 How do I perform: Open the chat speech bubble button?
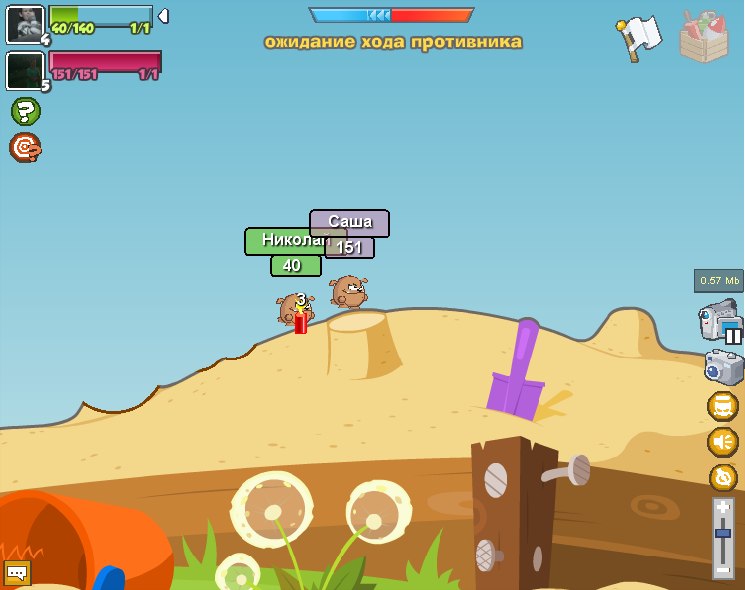(17, 573)
